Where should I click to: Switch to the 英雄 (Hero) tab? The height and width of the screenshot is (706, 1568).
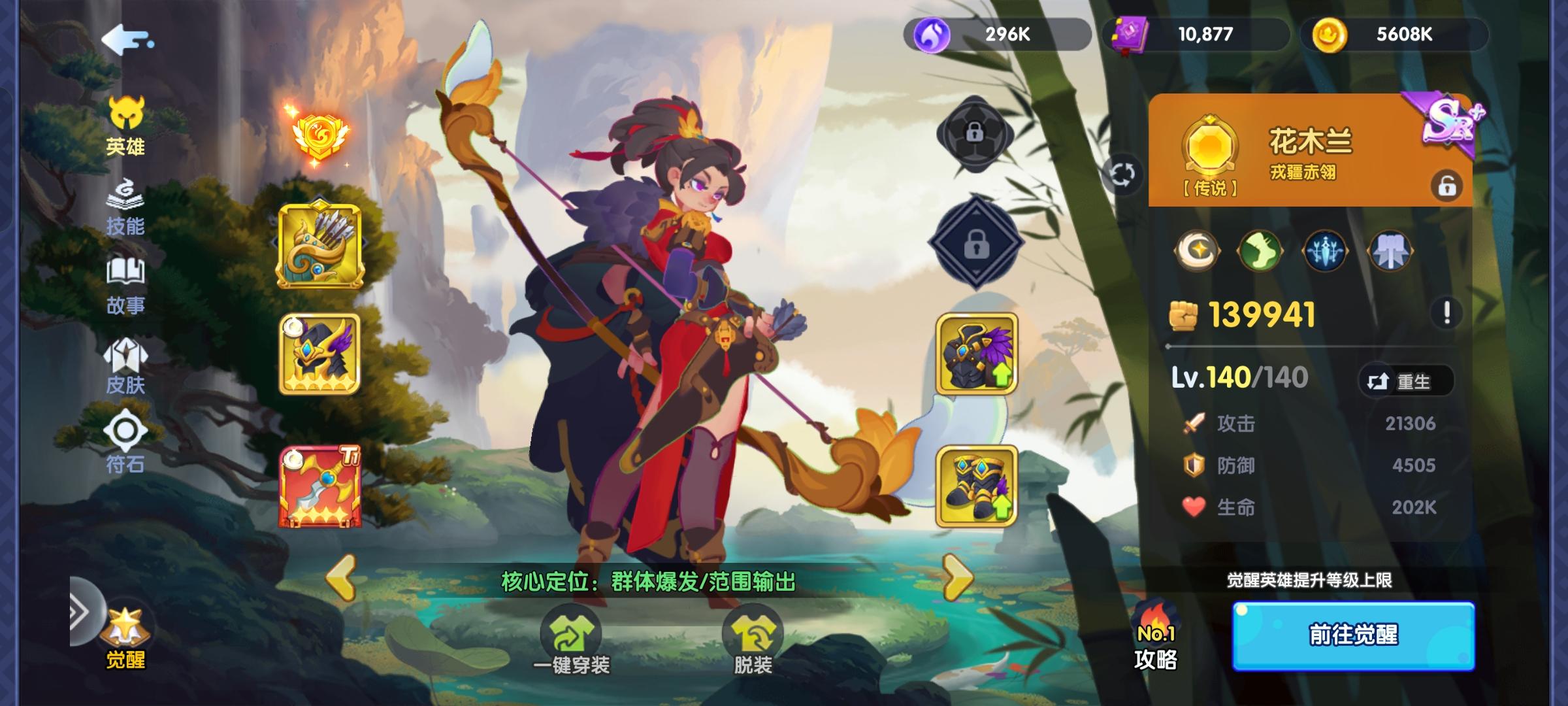[126, 131]
